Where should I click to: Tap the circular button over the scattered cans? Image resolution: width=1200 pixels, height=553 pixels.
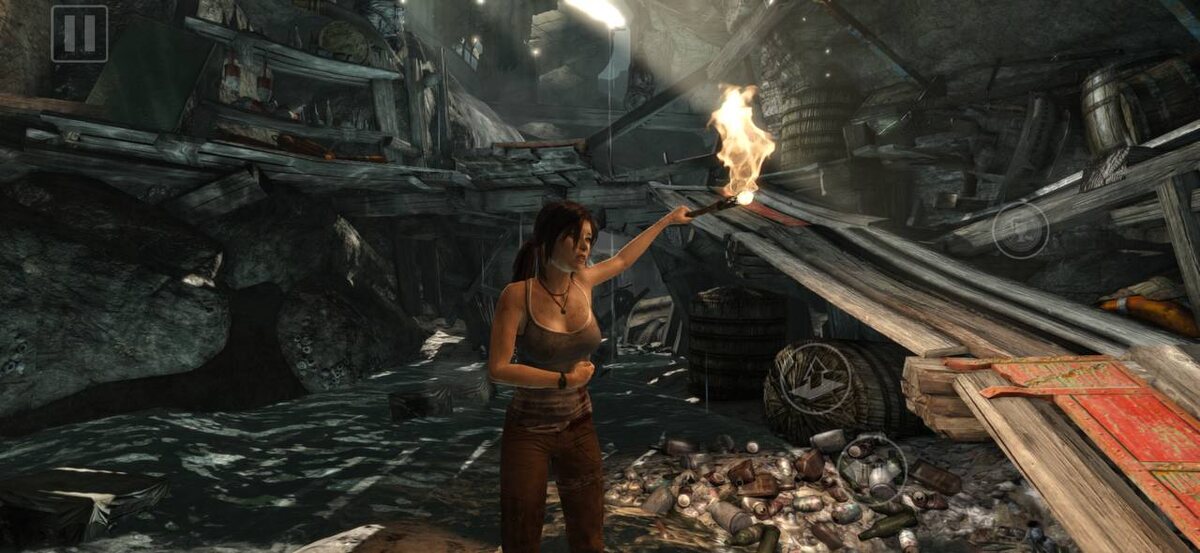(871, 465)
